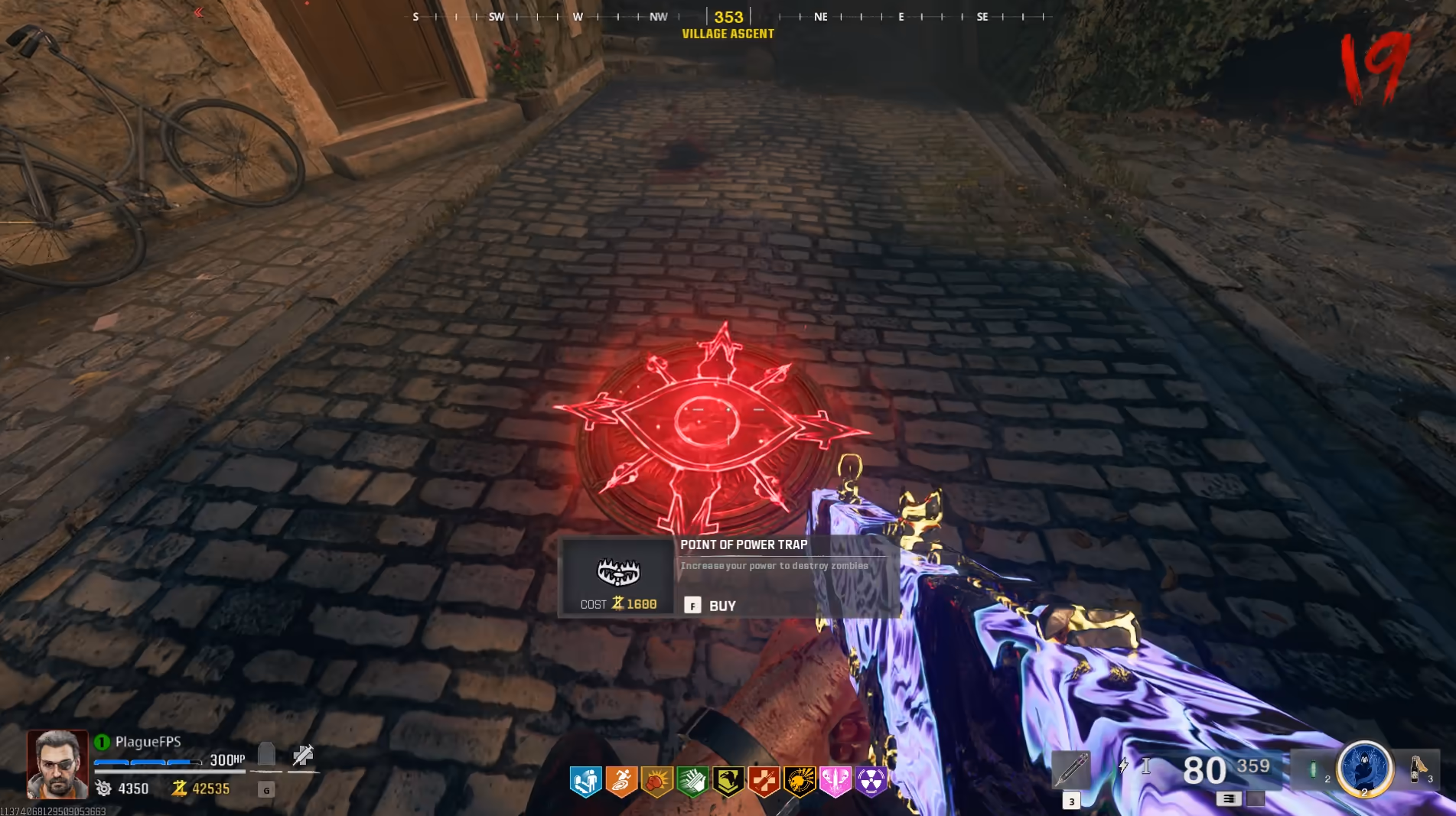Click the Melee Macchiato boxing glove perk
Screen dimensions: 1456x816
click(x=656, y=782)
